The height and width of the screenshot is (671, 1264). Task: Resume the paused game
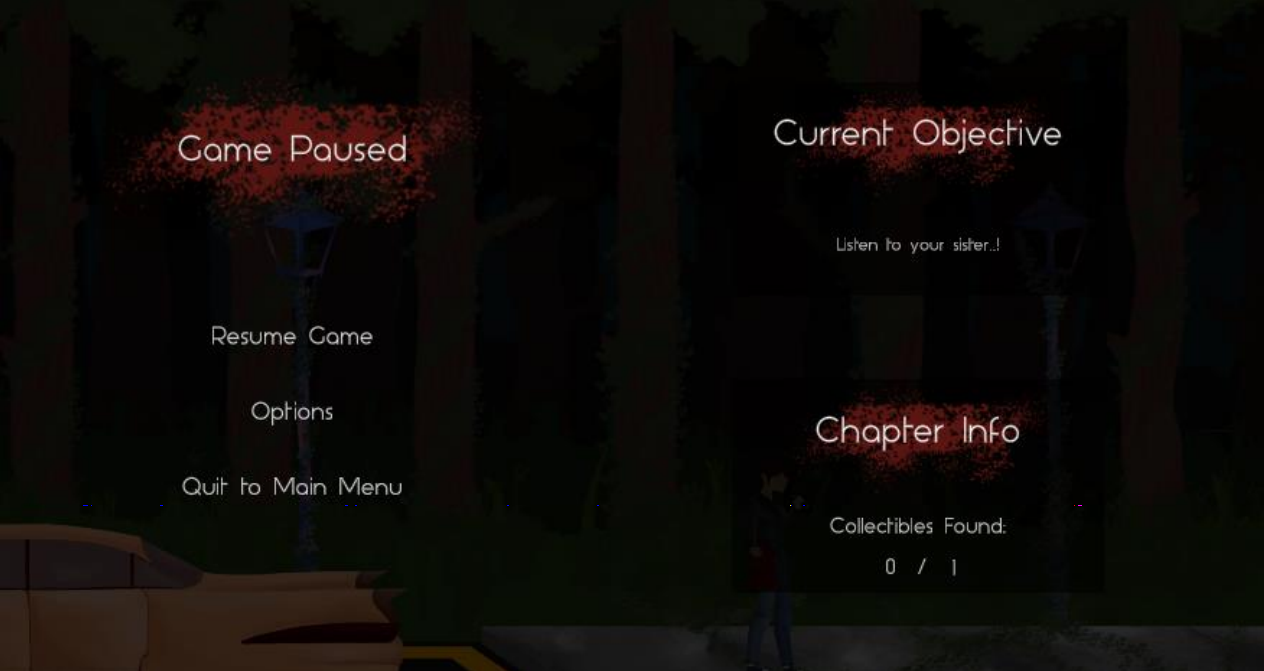291,337
